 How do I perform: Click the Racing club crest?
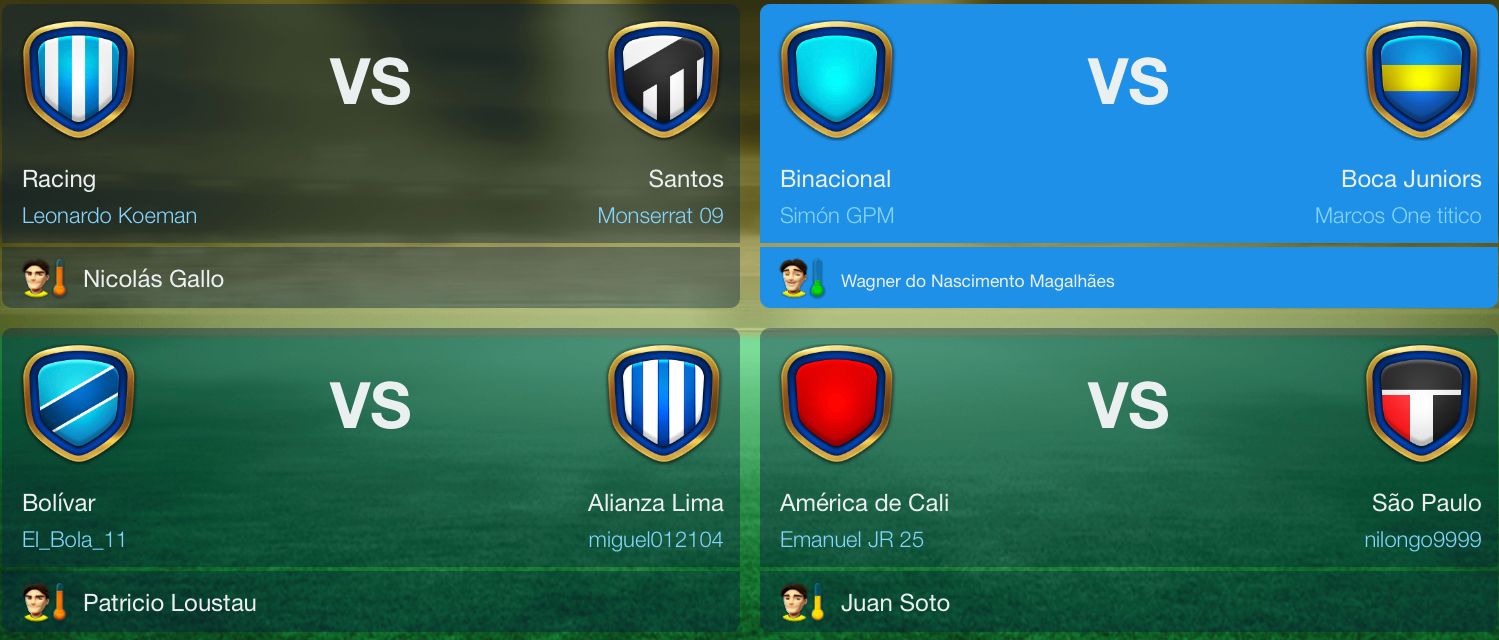(78, 79)
